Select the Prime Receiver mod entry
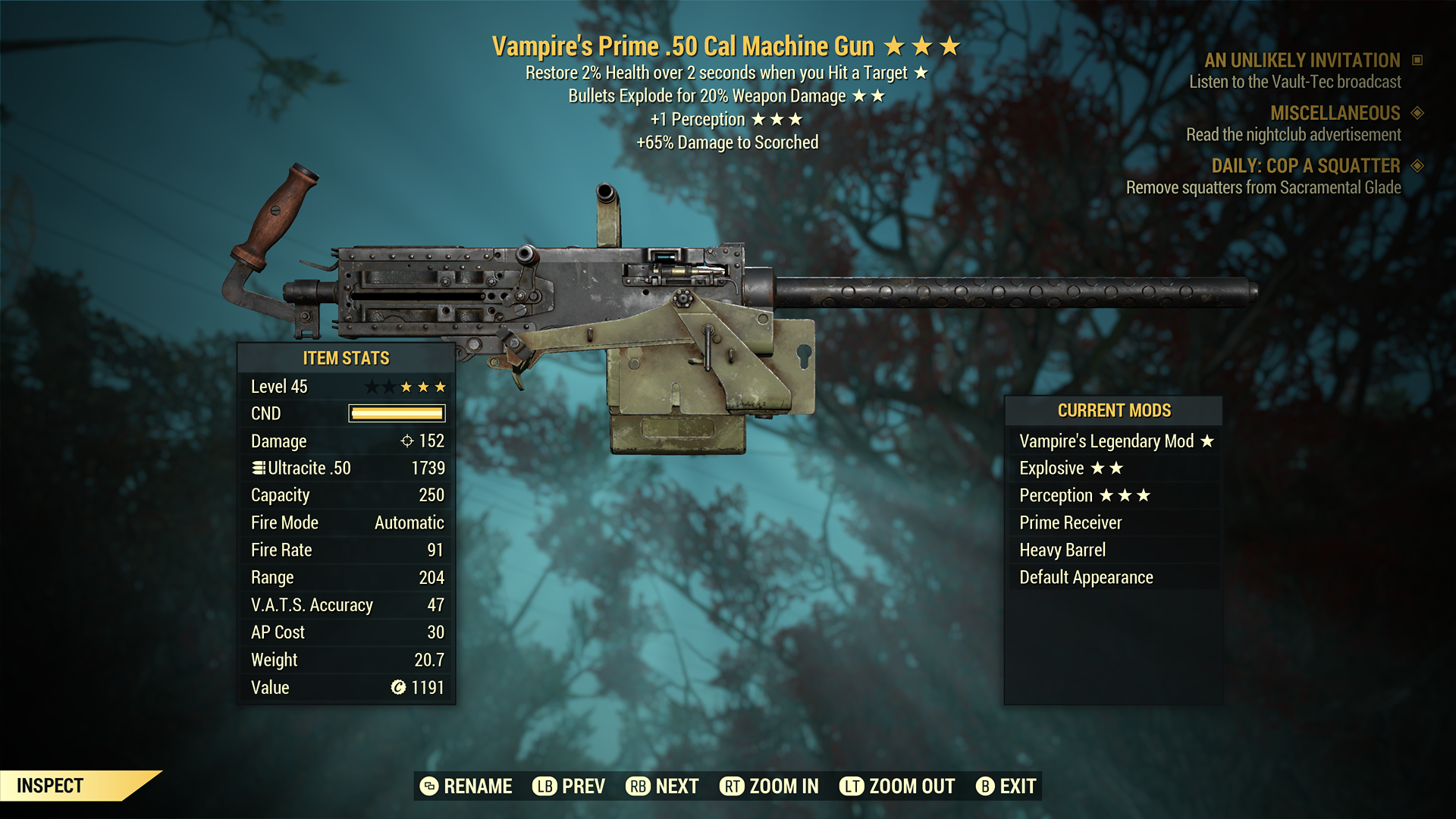The width and height of the screenshot is (1456, 819). pyautogui.click(x=1069, y=522)
